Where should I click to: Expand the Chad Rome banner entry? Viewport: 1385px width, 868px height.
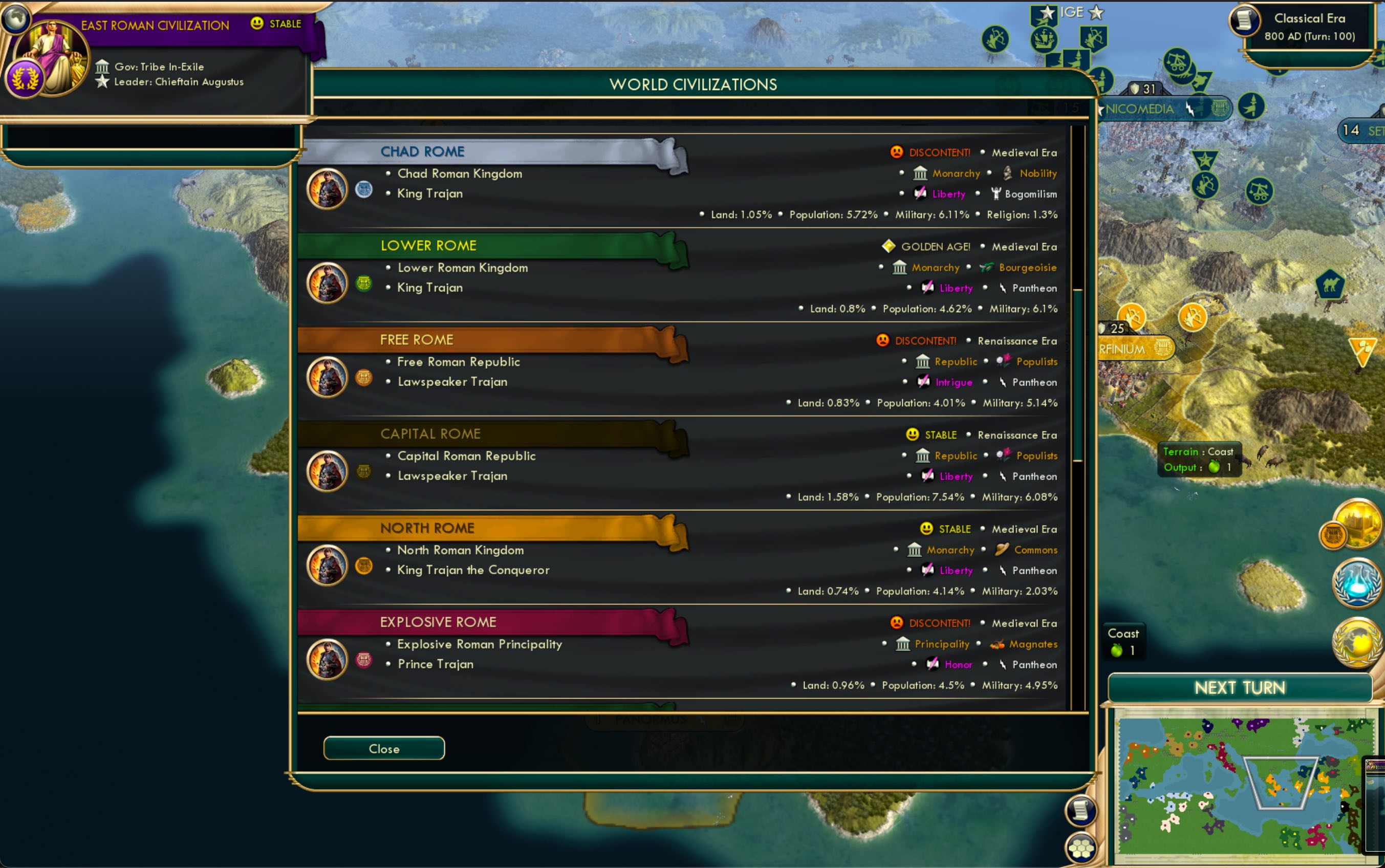point(423,151)
